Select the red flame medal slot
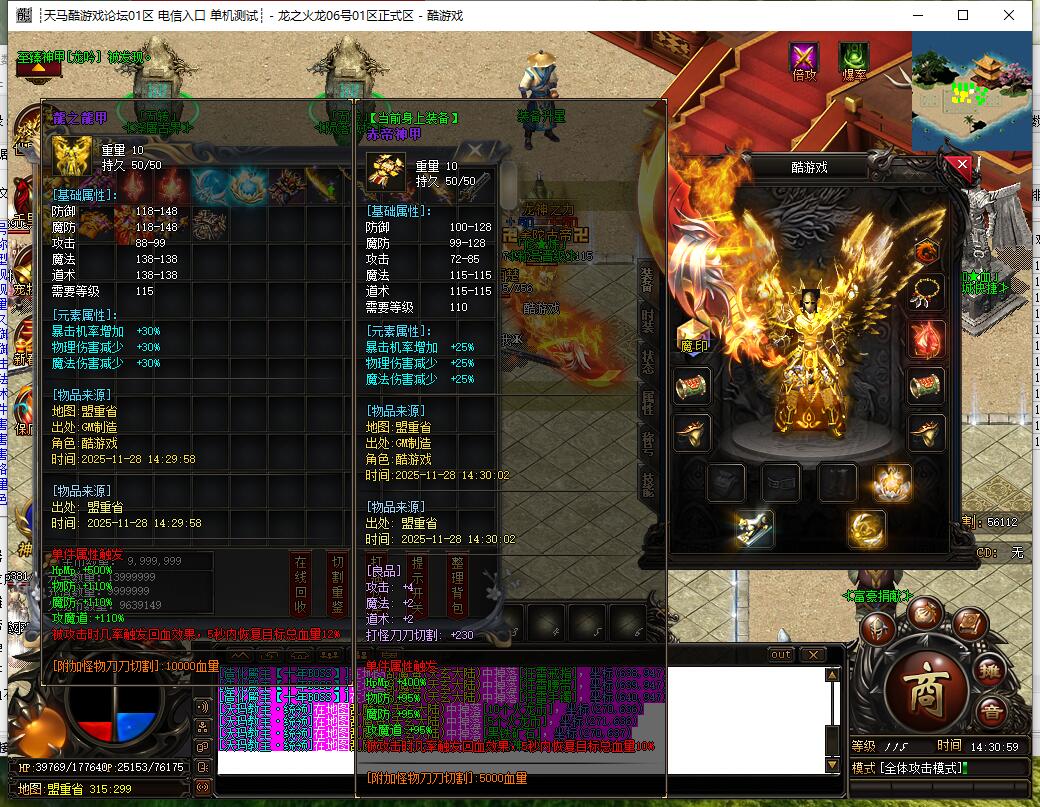Image resolution: width=1040 pixels, height=807 pixels. coord(926,340)
